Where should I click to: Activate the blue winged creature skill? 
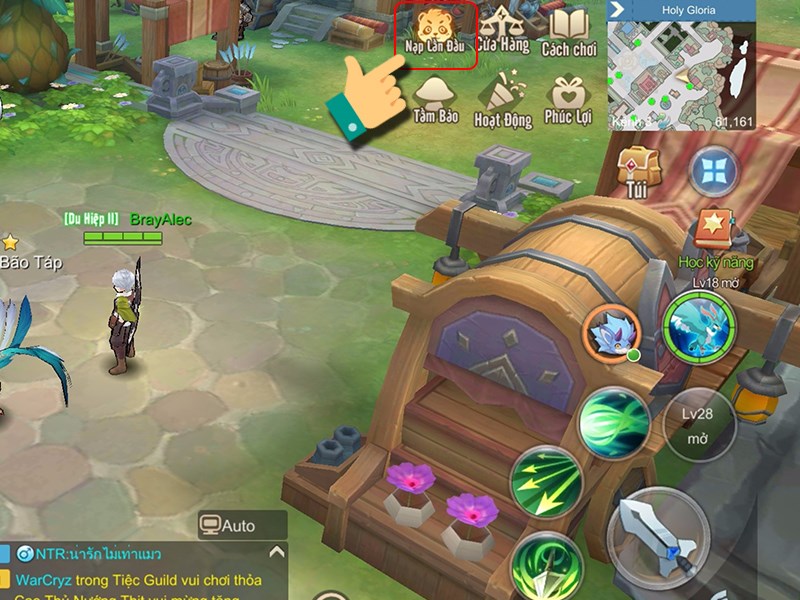(x=698, y=328)
